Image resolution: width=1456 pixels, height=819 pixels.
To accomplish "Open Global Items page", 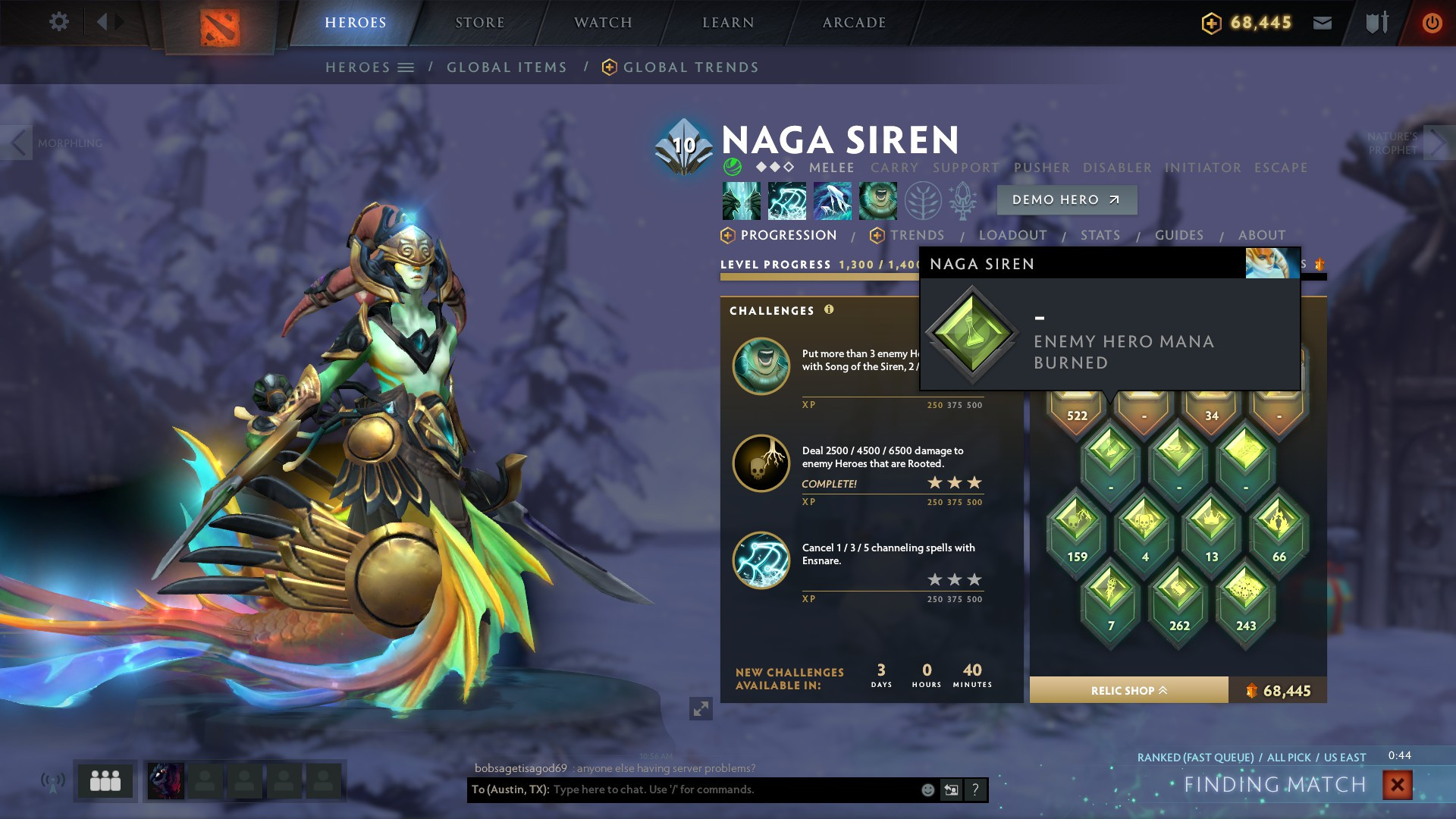I will (x=507, y=67).
